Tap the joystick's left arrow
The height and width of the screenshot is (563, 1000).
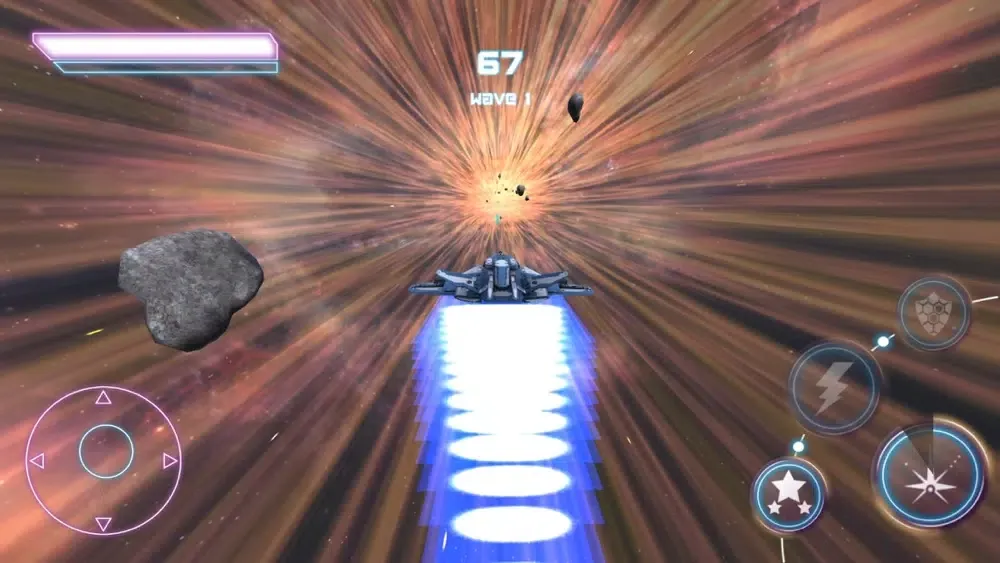[x=38, y=461]
